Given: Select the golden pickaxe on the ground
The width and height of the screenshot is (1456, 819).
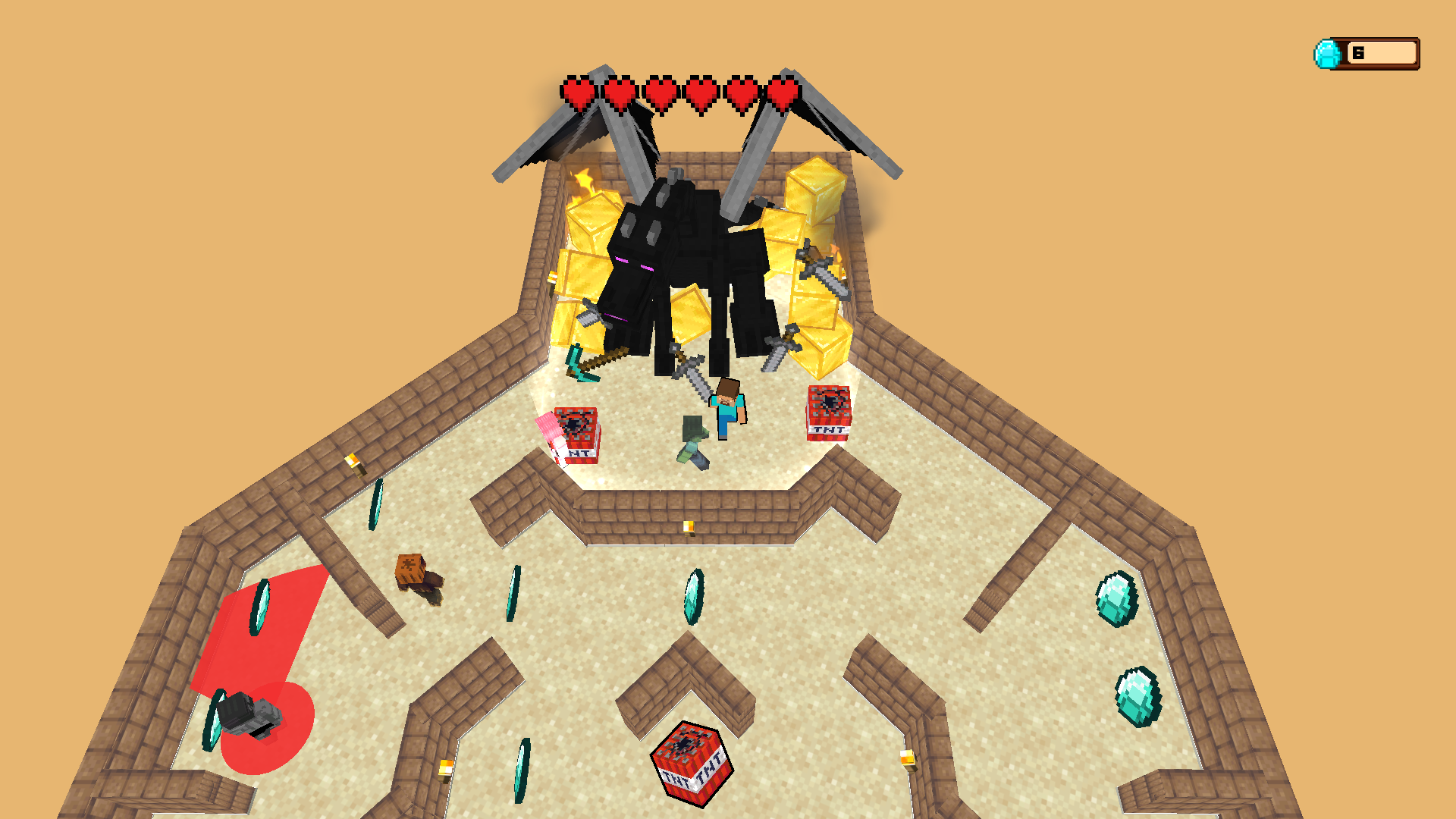Looking at the screenshot, I should 588,364.
